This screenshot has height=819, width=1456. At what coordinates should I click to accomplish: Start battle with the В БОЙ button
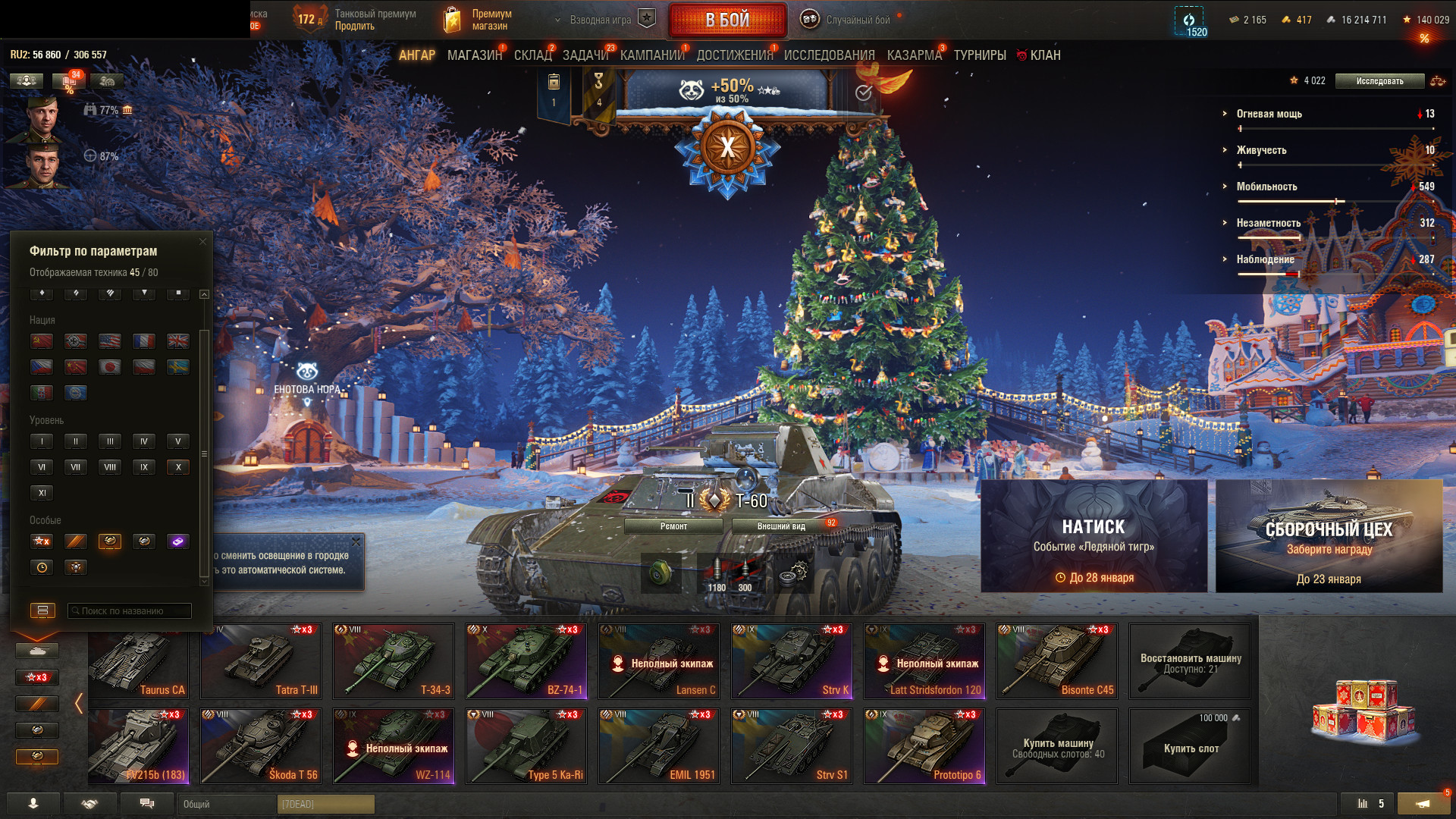pyautogui.click(x=726, y=20)
